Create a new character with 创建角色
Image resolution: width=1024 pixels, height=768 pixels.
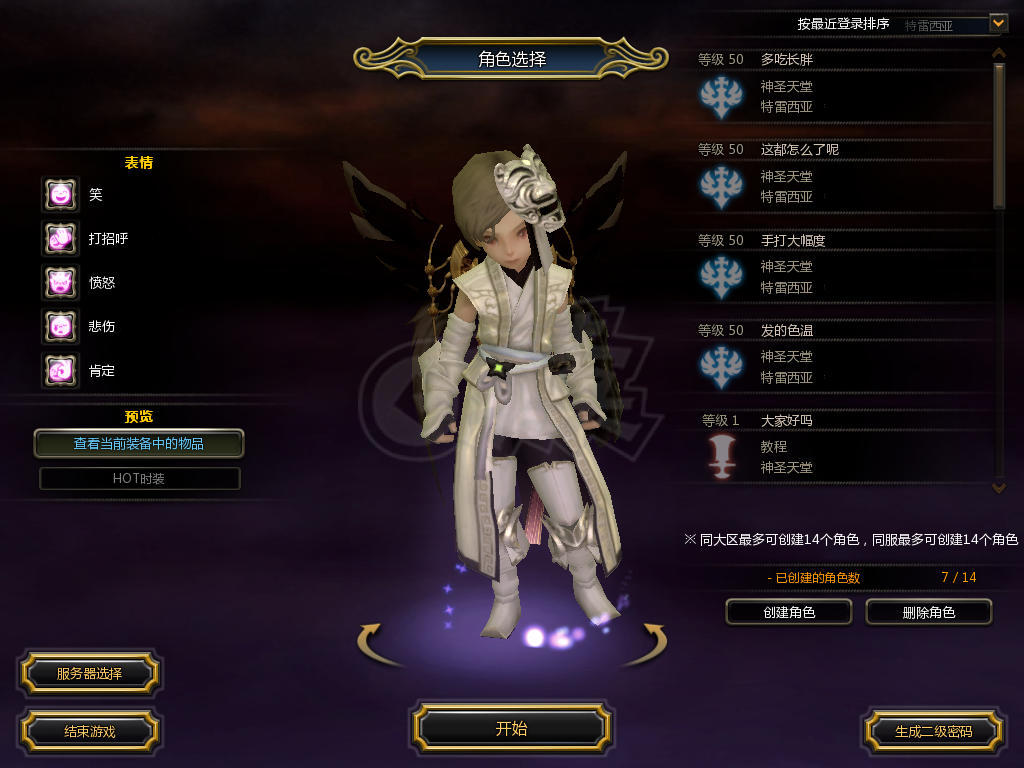[x=788, y=612]
